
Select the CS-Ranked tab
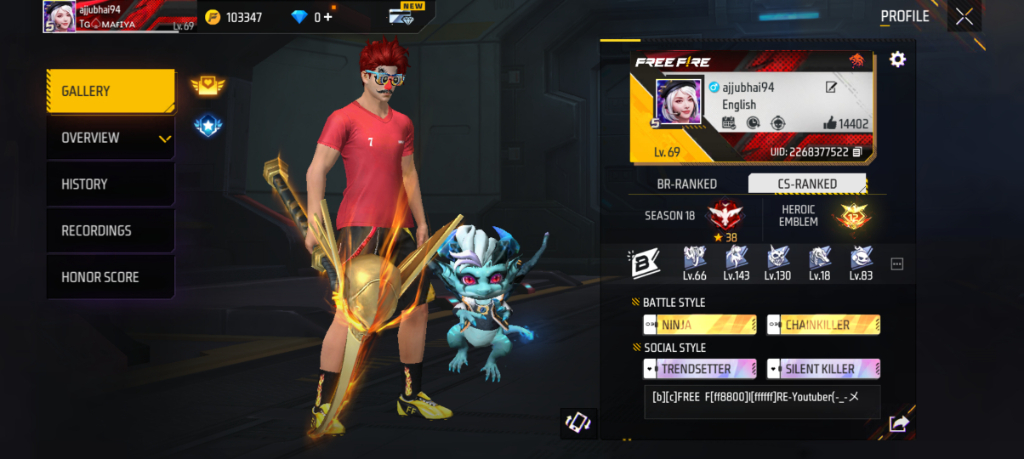(x=807, y=184)
